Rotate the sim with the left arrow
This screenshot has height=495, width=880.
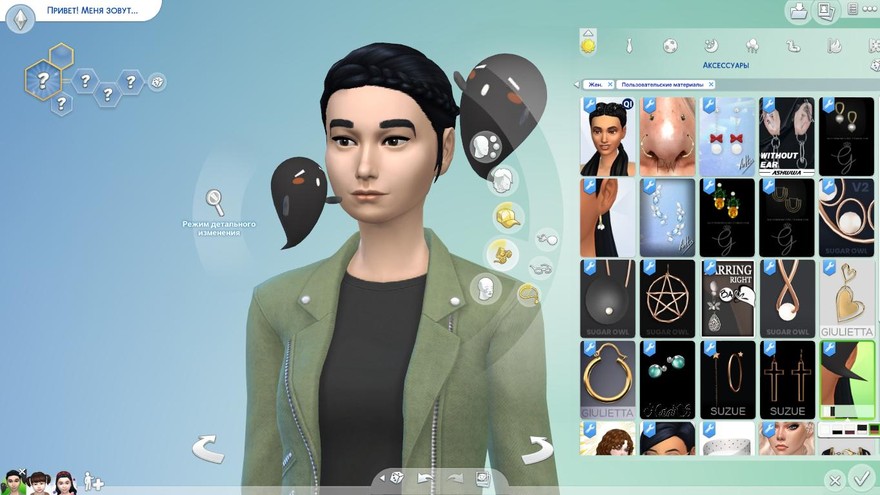click(208, 448)
